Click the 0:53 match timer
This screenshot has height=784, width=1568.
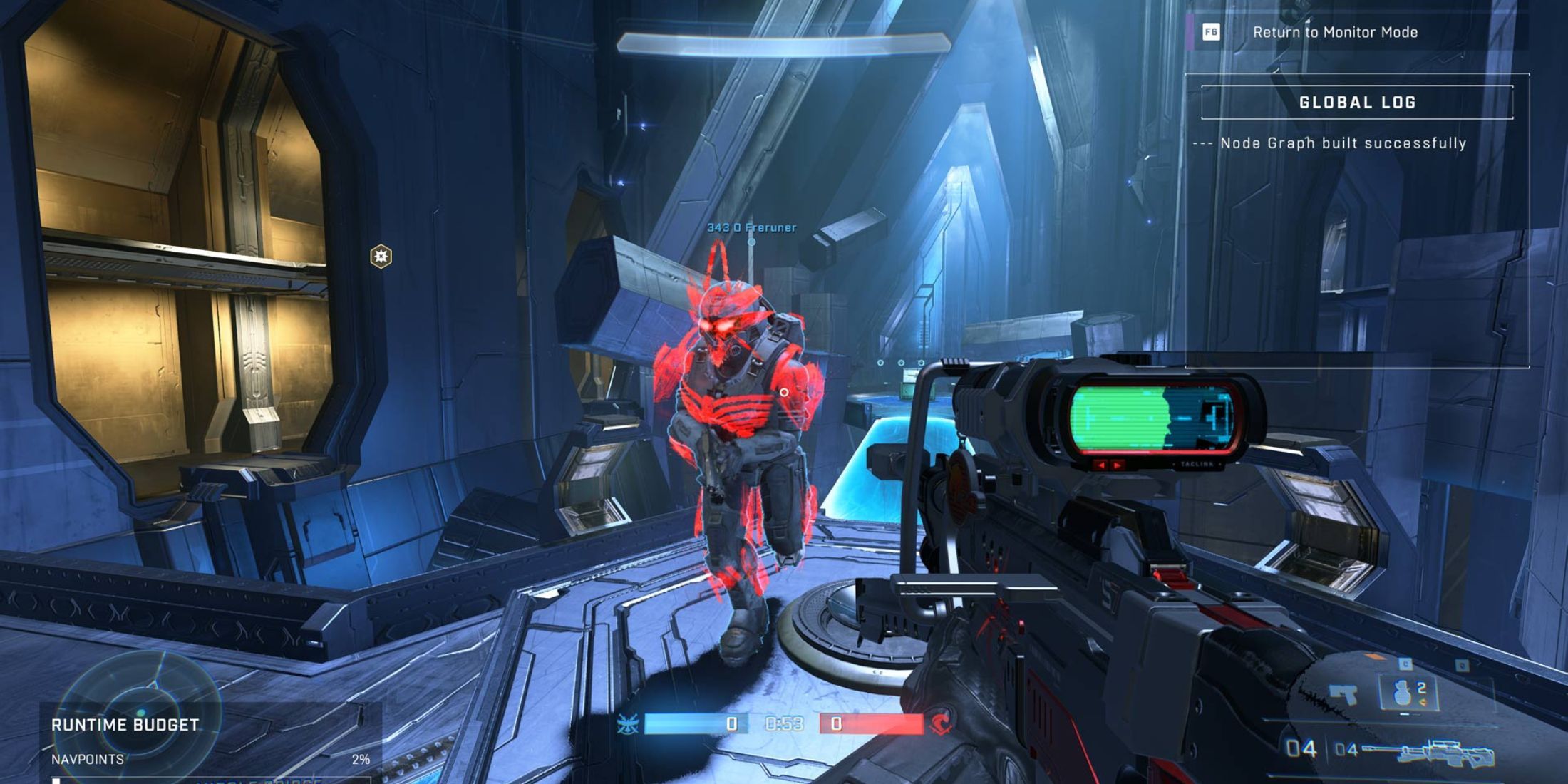785,723
